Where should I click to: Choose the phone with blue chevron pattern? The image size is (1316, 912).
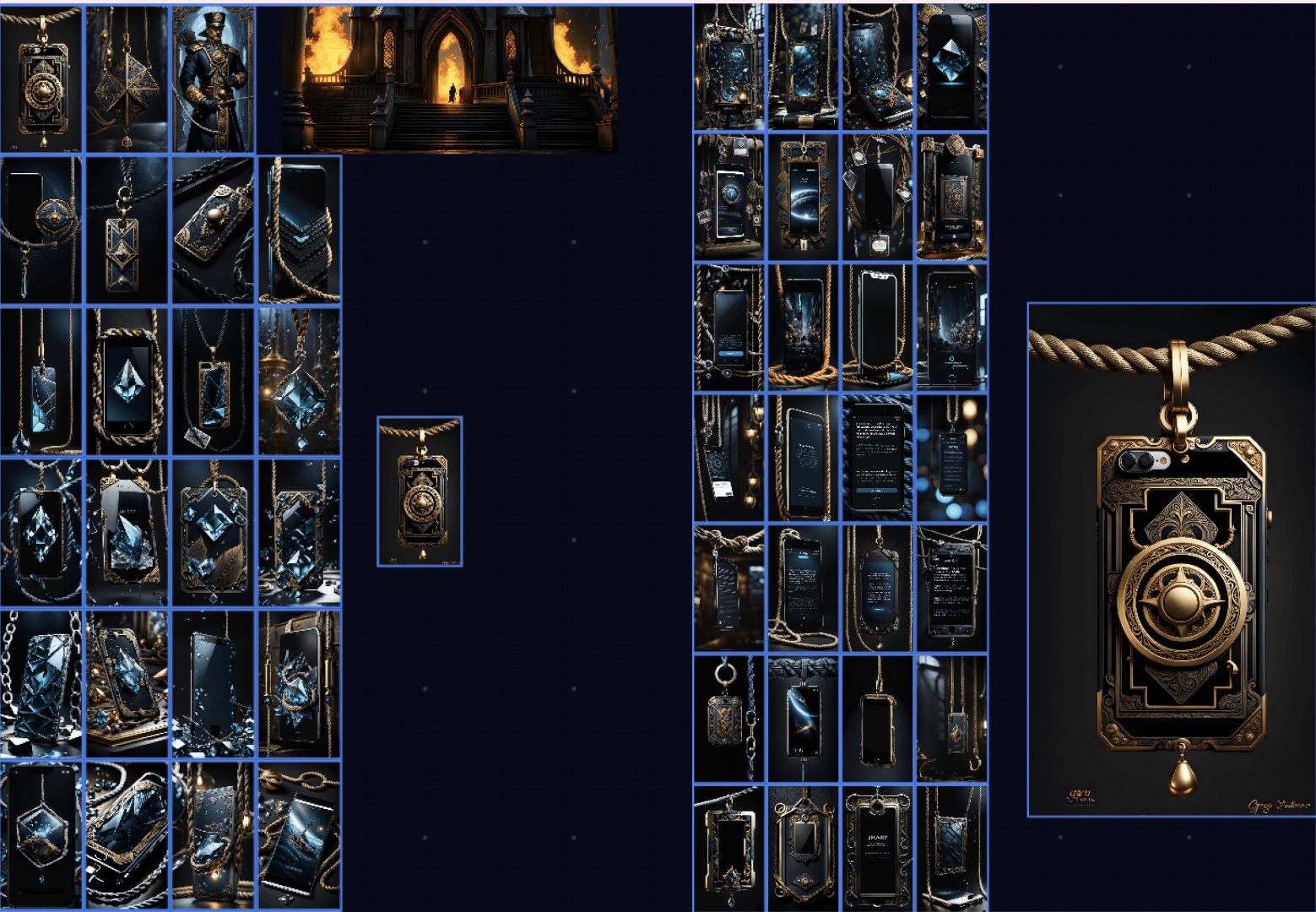[x=300, y=230]
